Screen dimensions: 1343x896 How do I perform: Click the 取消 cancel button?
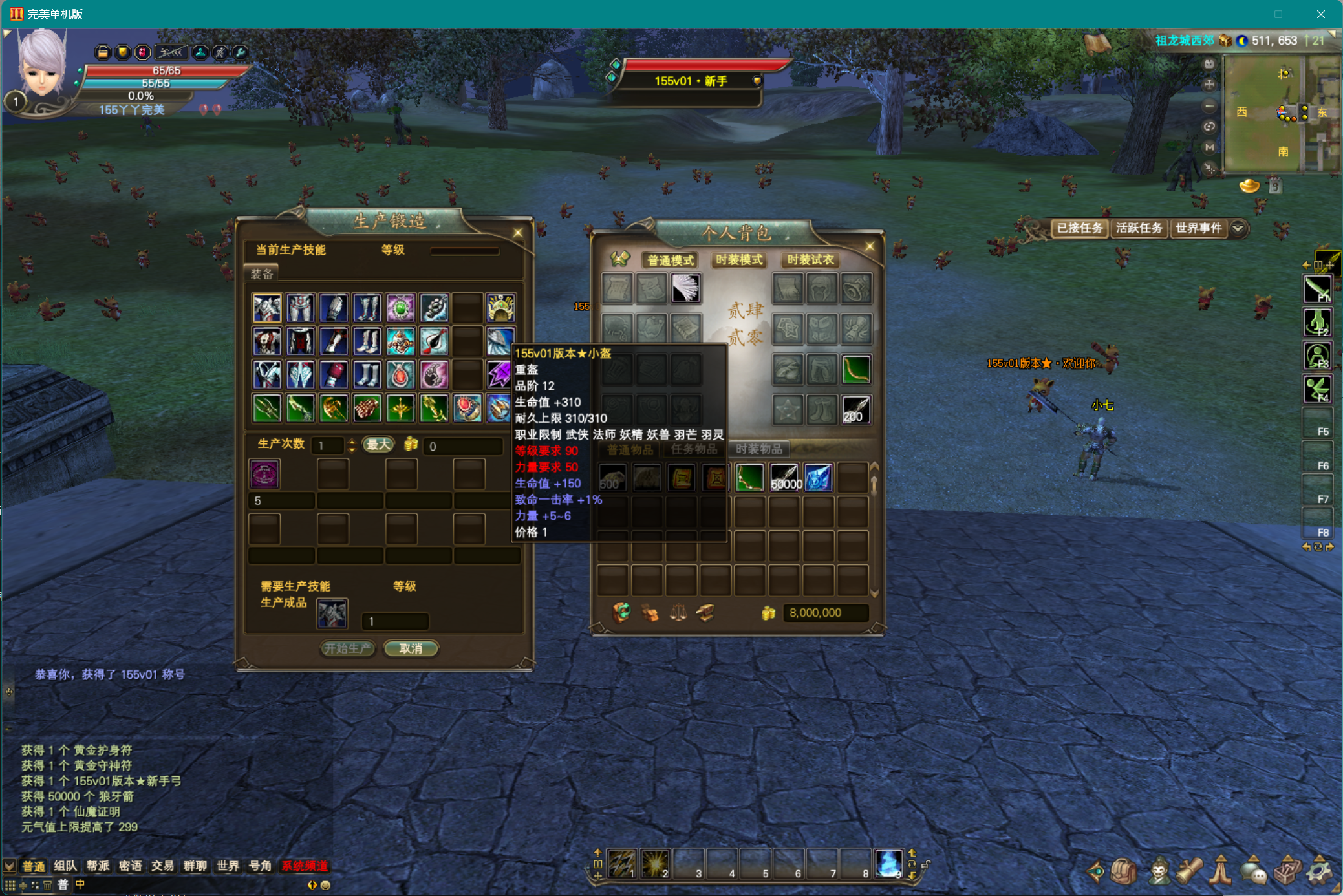411,648
